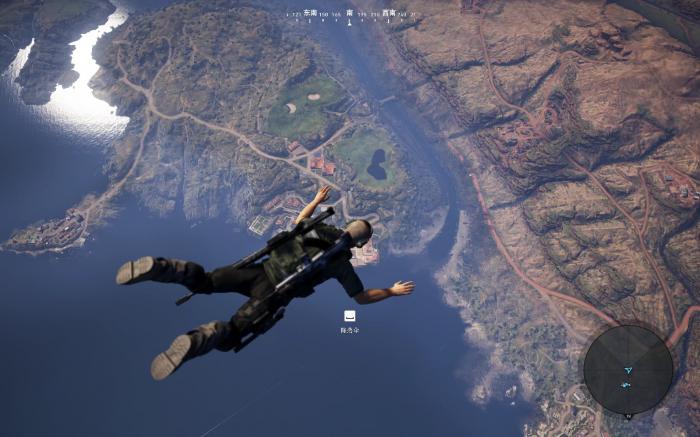Click the circular minimap radar
Viewport: 700px width, 437px height.
pos(628,369)
